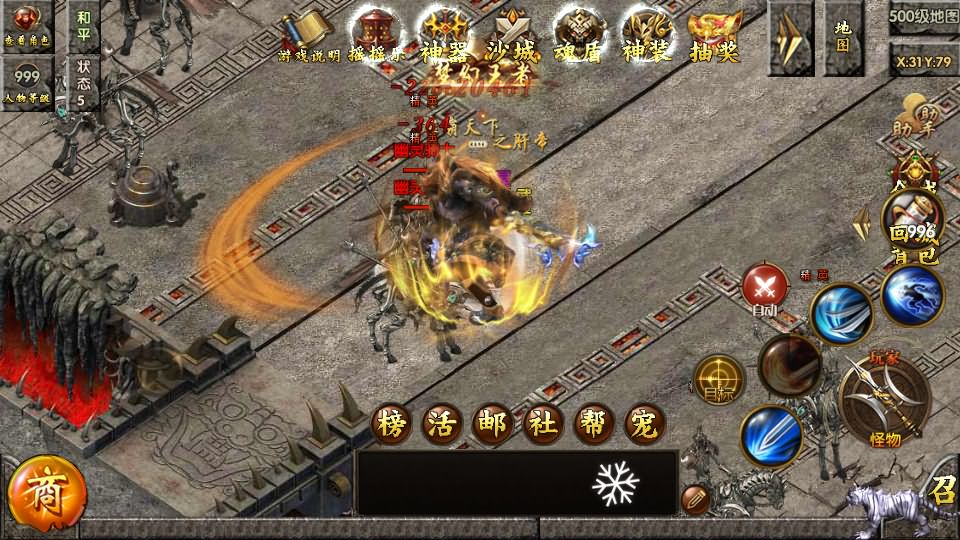Image resolution: width=960 pixels, height=540 pixels.
Task: Toggle the 和平 attack mode button
Action: [84, 26]
